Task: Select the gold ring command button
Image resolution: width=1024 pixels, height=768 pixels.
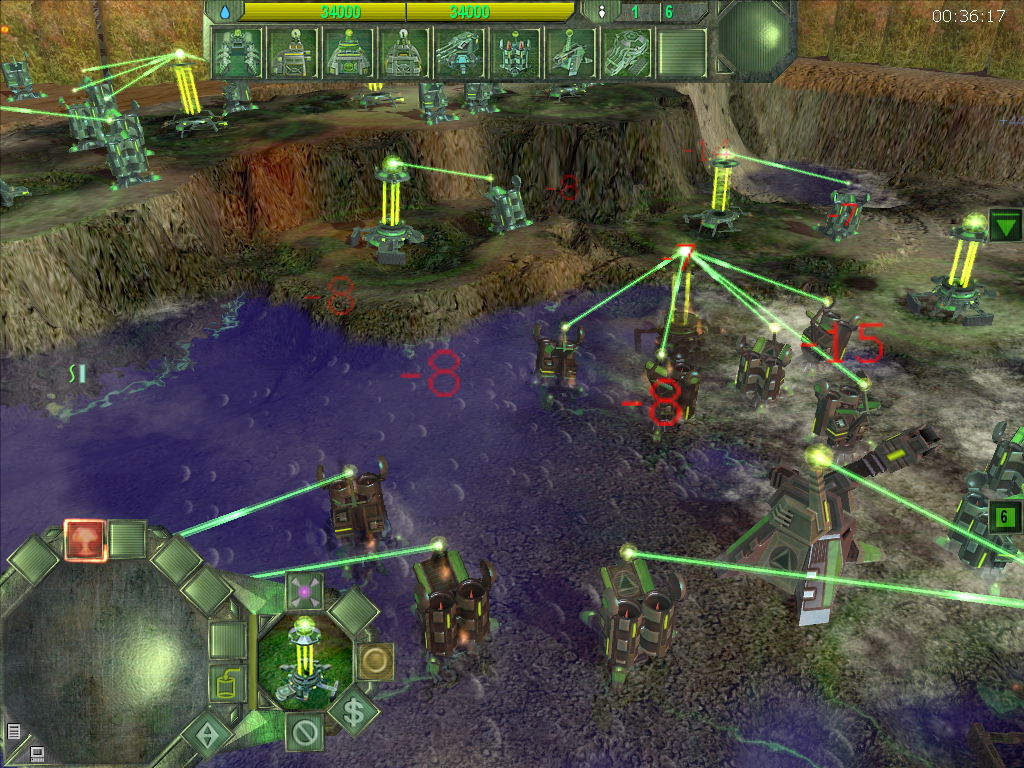Action: point(375,661)
